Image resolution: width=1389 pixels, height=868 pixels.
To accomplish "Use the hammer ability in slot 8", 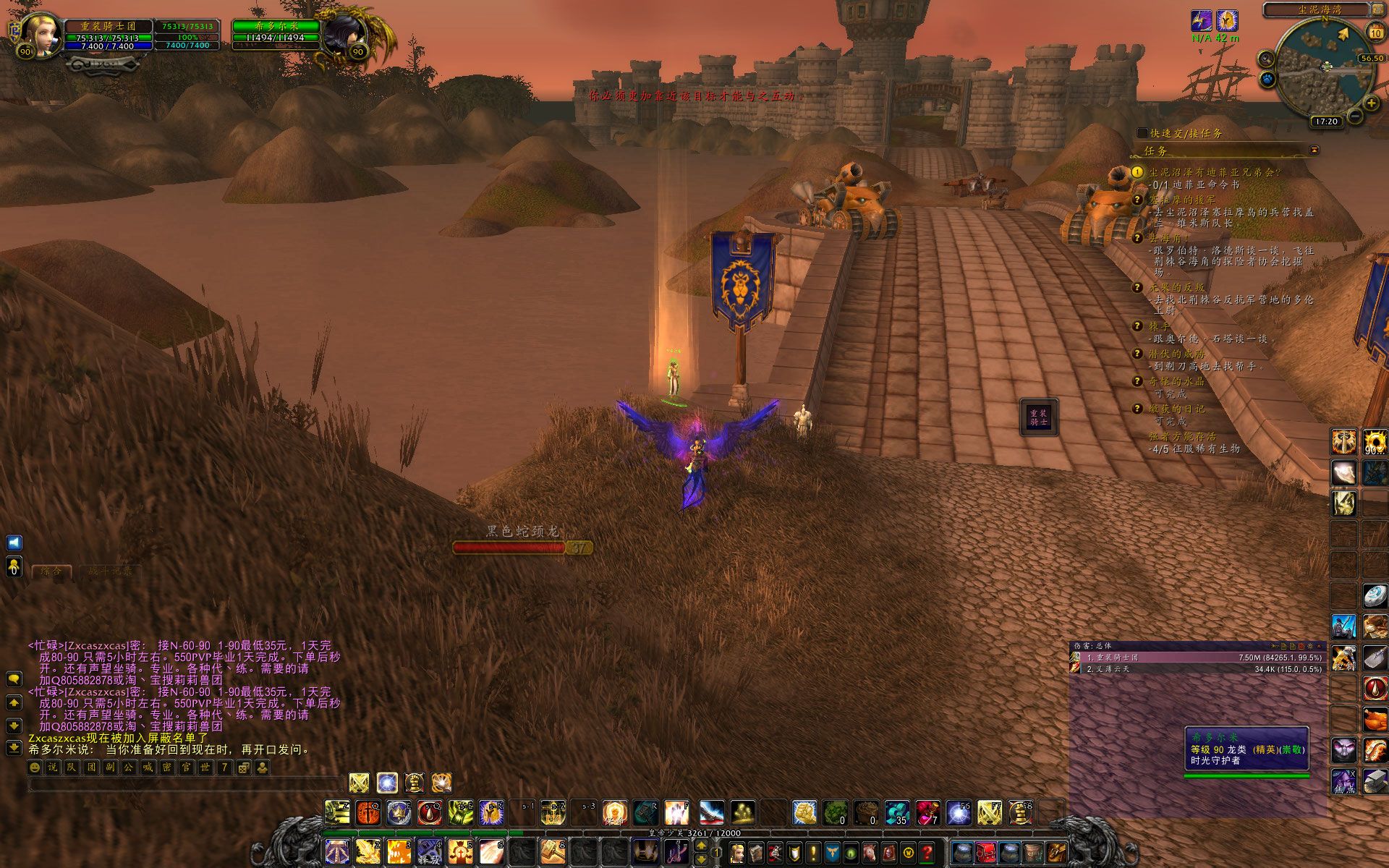I will pos(553,851).
